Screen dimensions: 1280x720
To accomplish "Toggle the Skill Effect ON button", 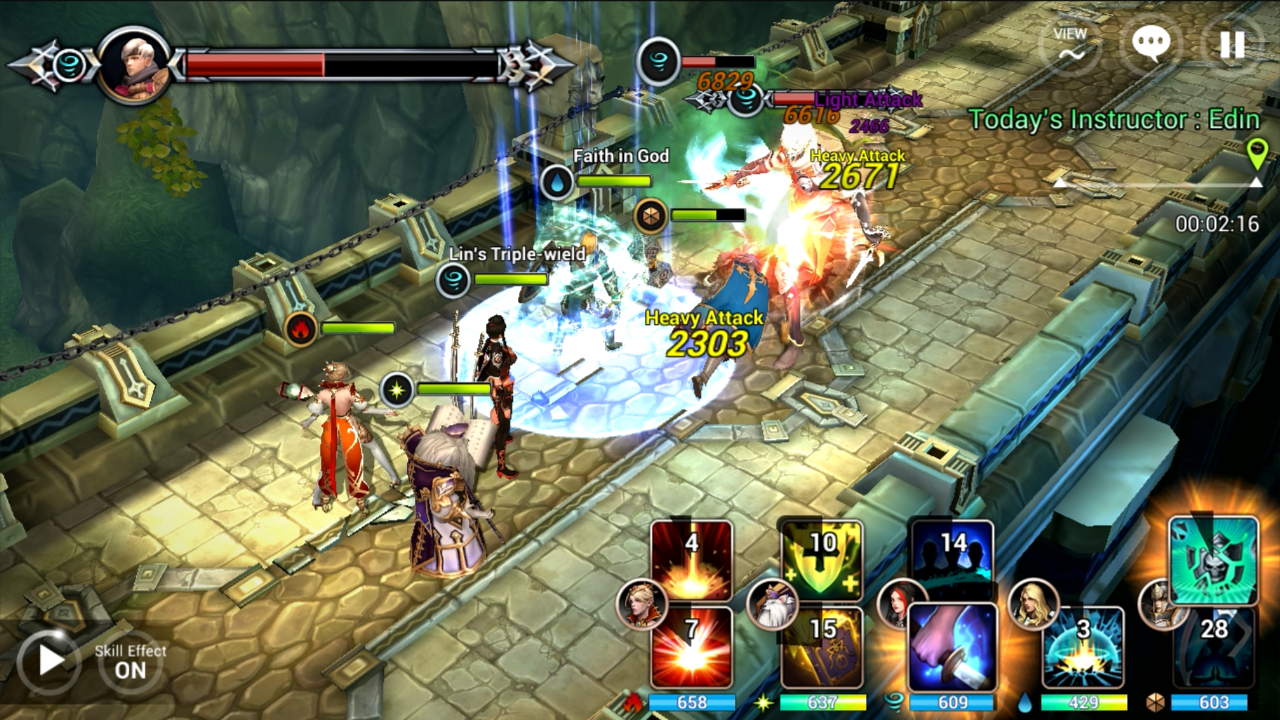I will coord(131,662).
